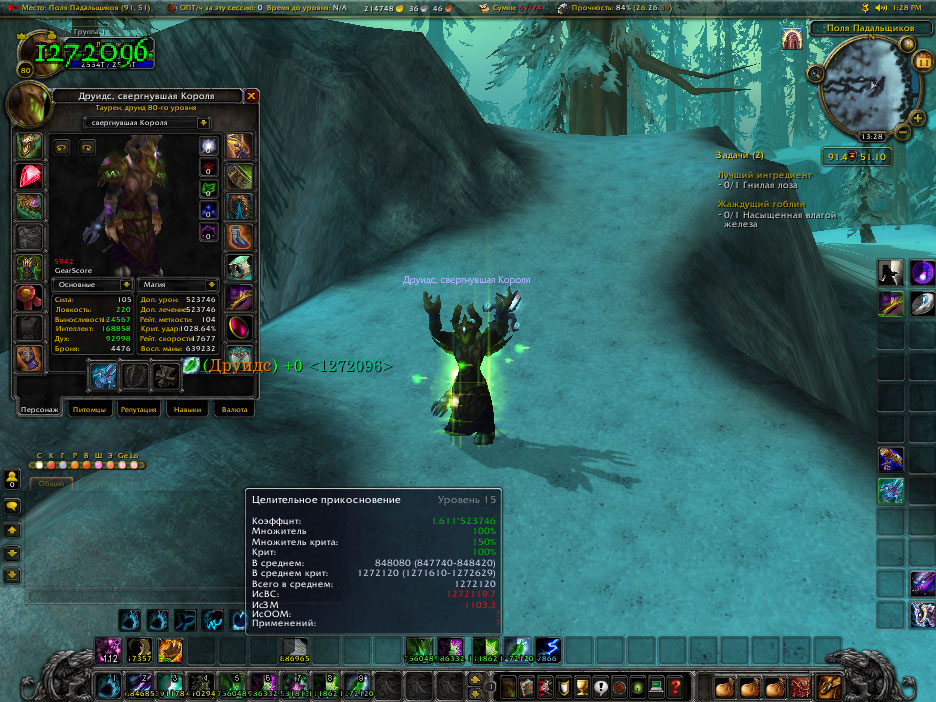The height and width of the screenshot is (702, 936).
Task: Show the Валюта tab
Action: click(x=233, y=409)
